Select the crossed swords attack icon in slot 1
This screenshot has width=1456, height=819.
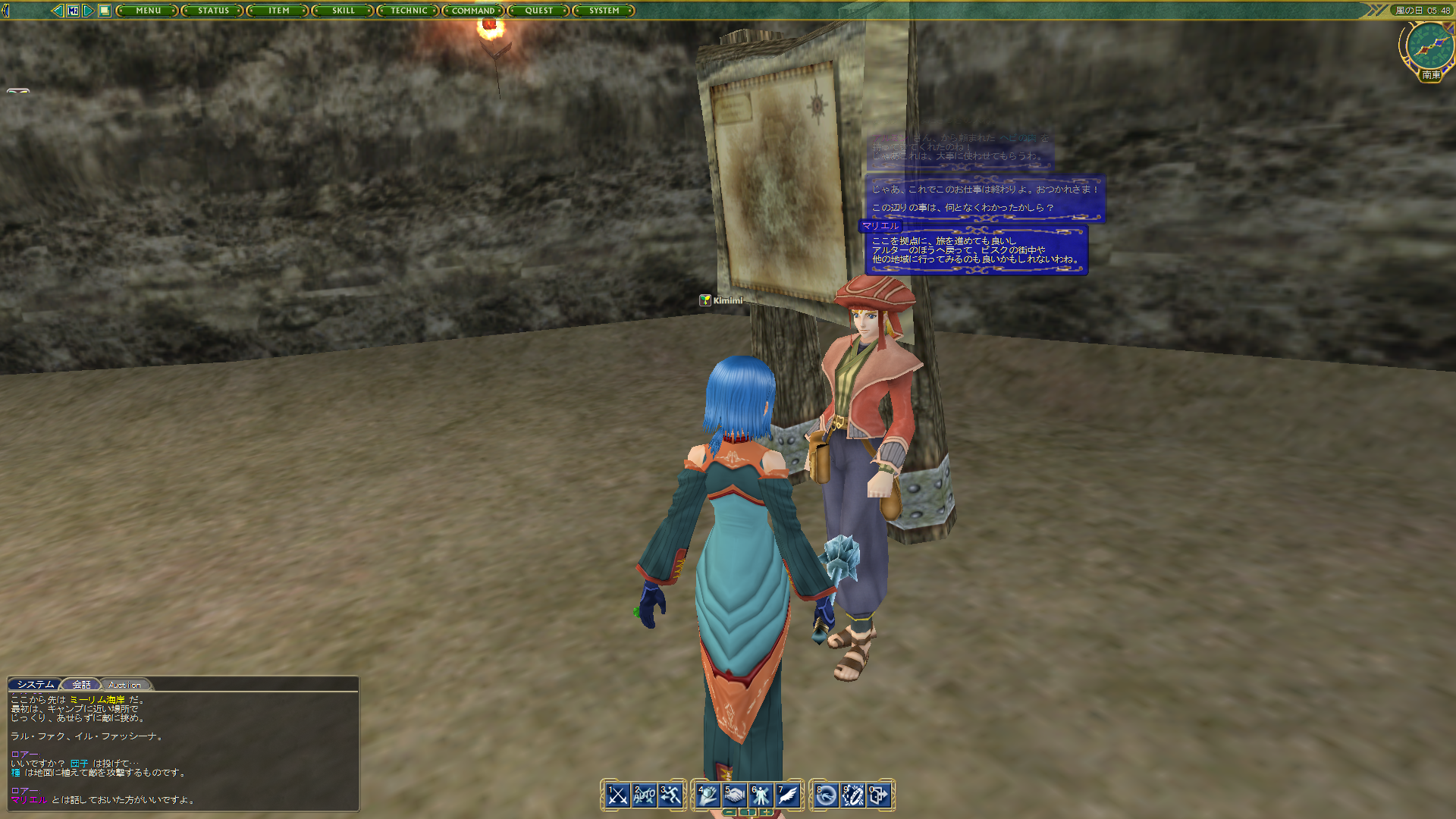(x=617, y=795)
